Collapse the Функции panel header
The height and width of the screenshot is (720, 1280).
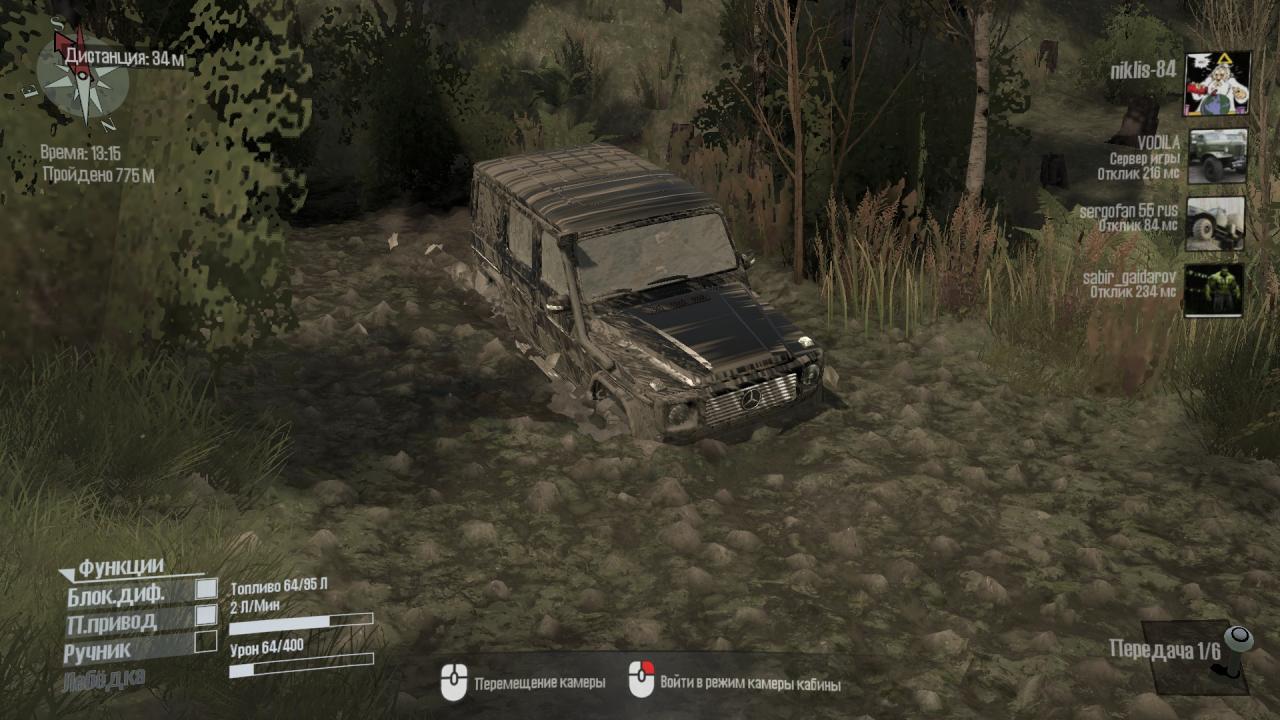click(112, 568)
